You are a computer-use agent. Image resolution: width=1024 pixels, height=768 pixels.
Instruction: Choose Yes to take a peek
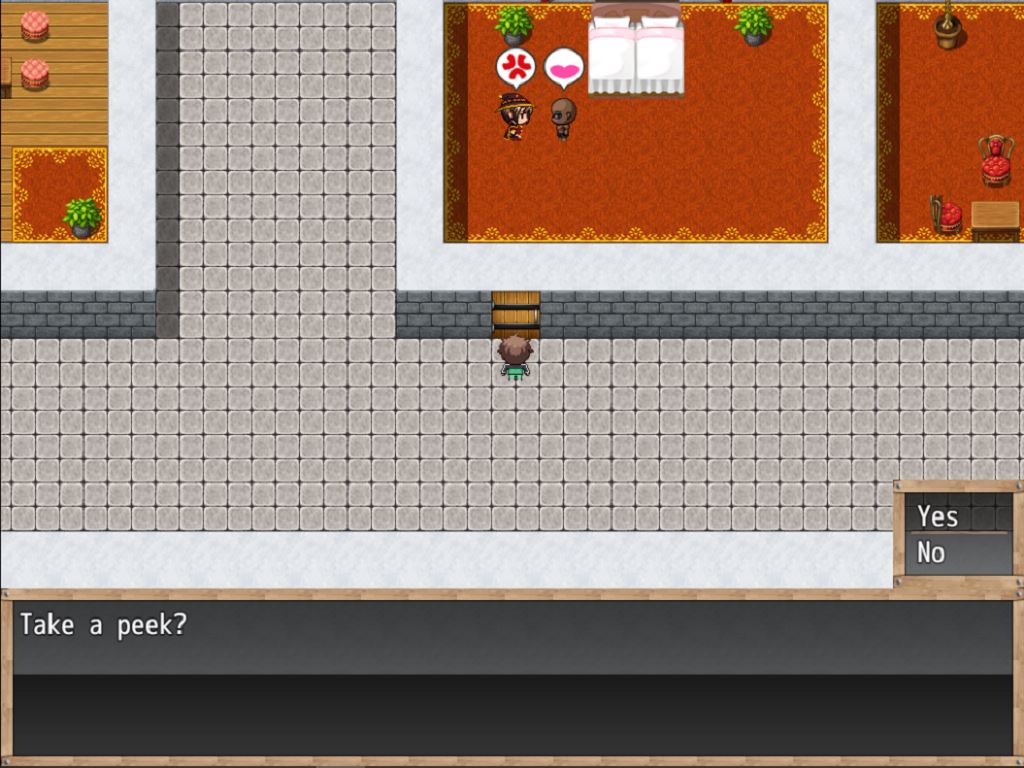(x=939, y=516)
